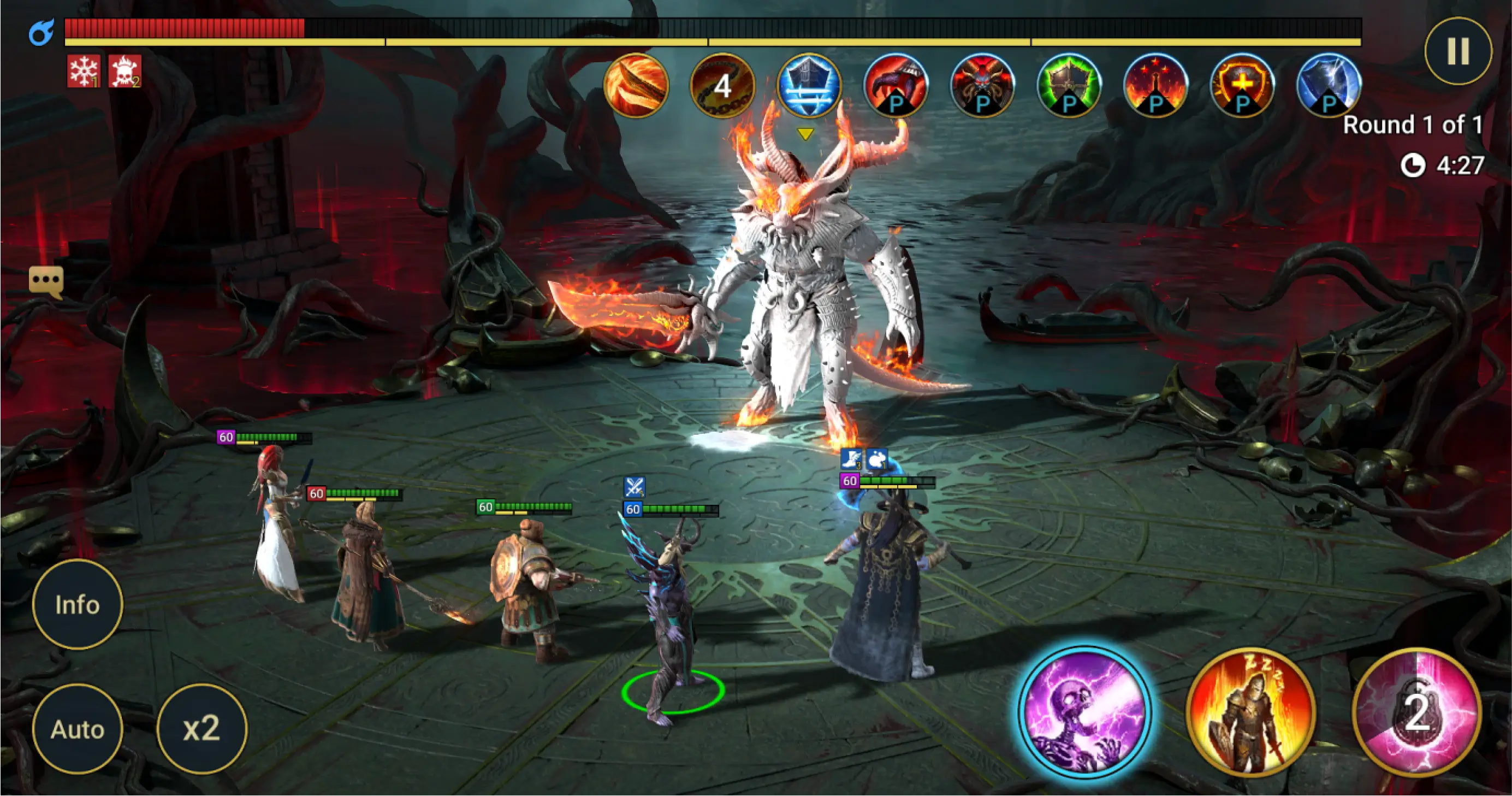Show the blue lightning shield passive
Screen dimensions: 1512x796
point(1329,86)
